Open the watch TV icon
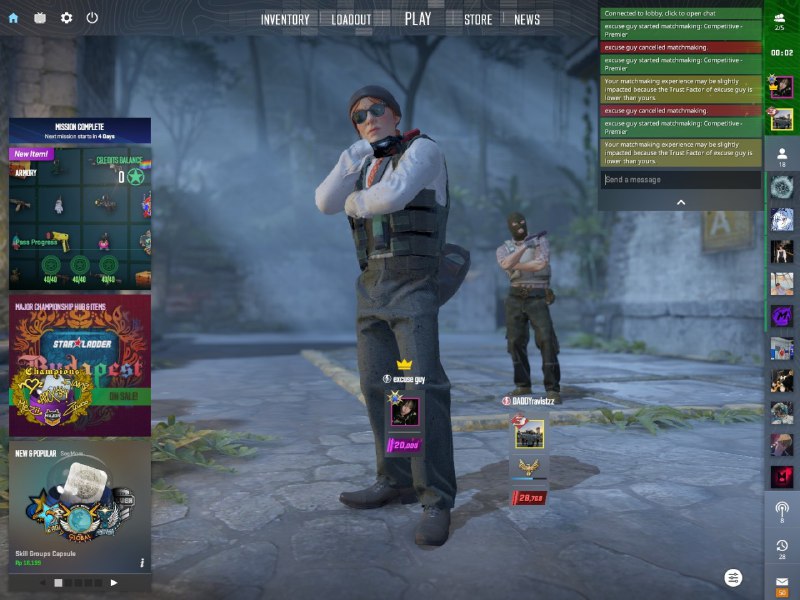The width and height of the screenshot is (800, 600). click(41, 18)
